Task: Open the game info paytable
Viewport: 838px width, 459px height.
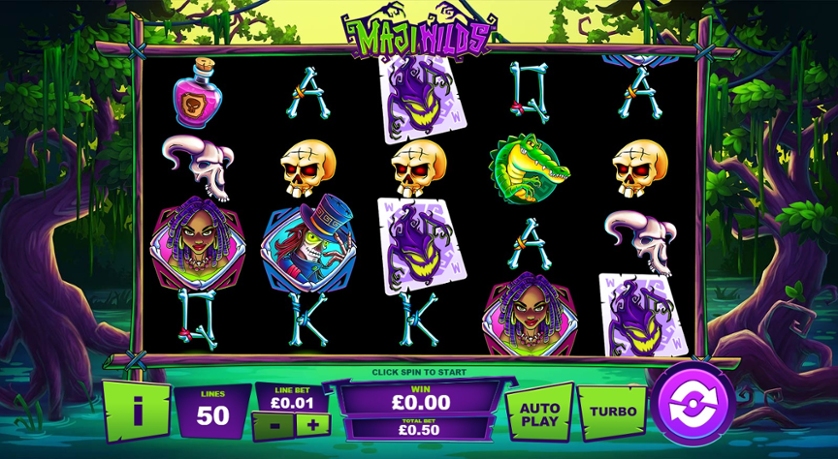Action: click(x=135, y=408)
